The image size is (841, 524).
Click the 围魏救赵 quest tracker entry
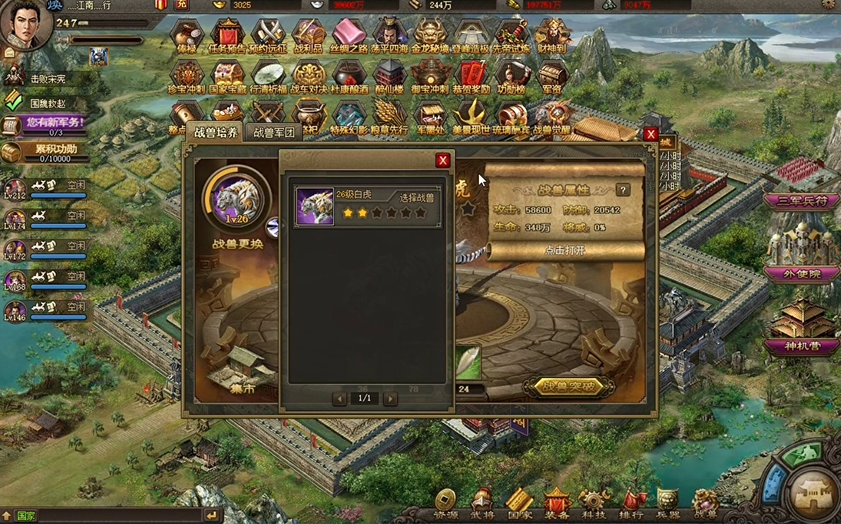(x=48, y=102)
